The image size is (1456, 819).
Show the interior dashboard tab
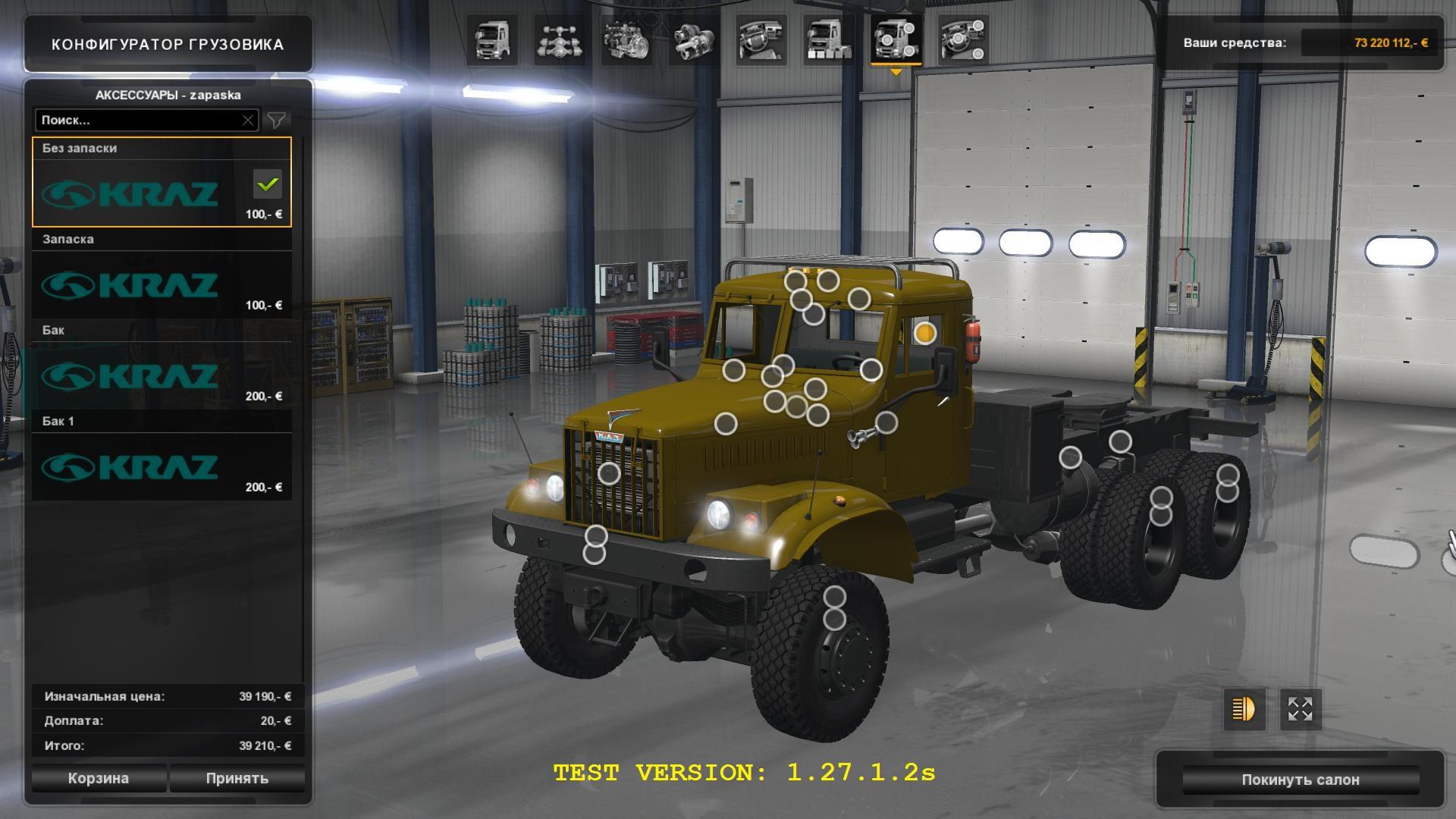[761, 40]
